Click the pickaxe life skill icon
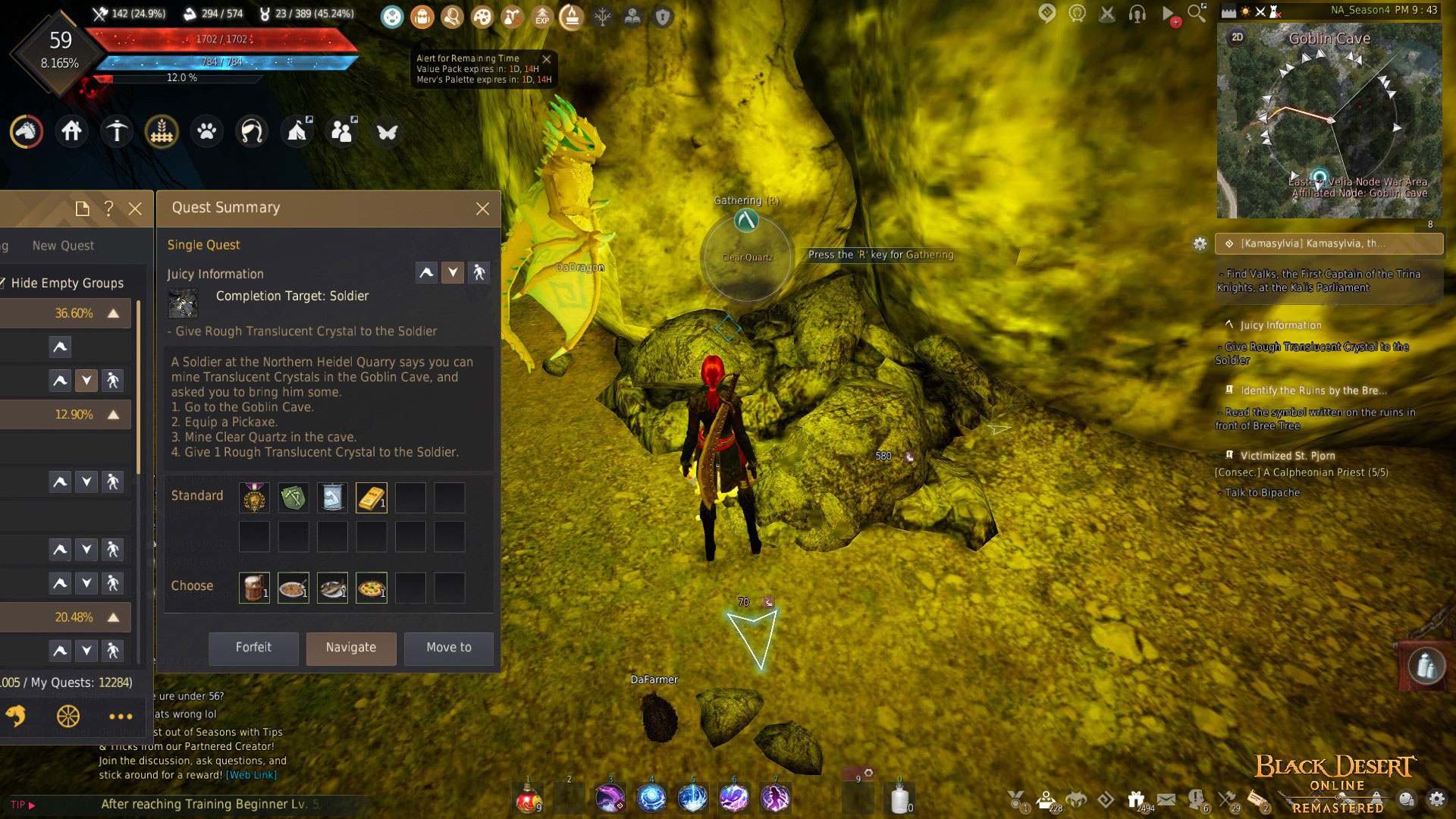Viewport: 1456px width, 819px height. coord(116,130)
